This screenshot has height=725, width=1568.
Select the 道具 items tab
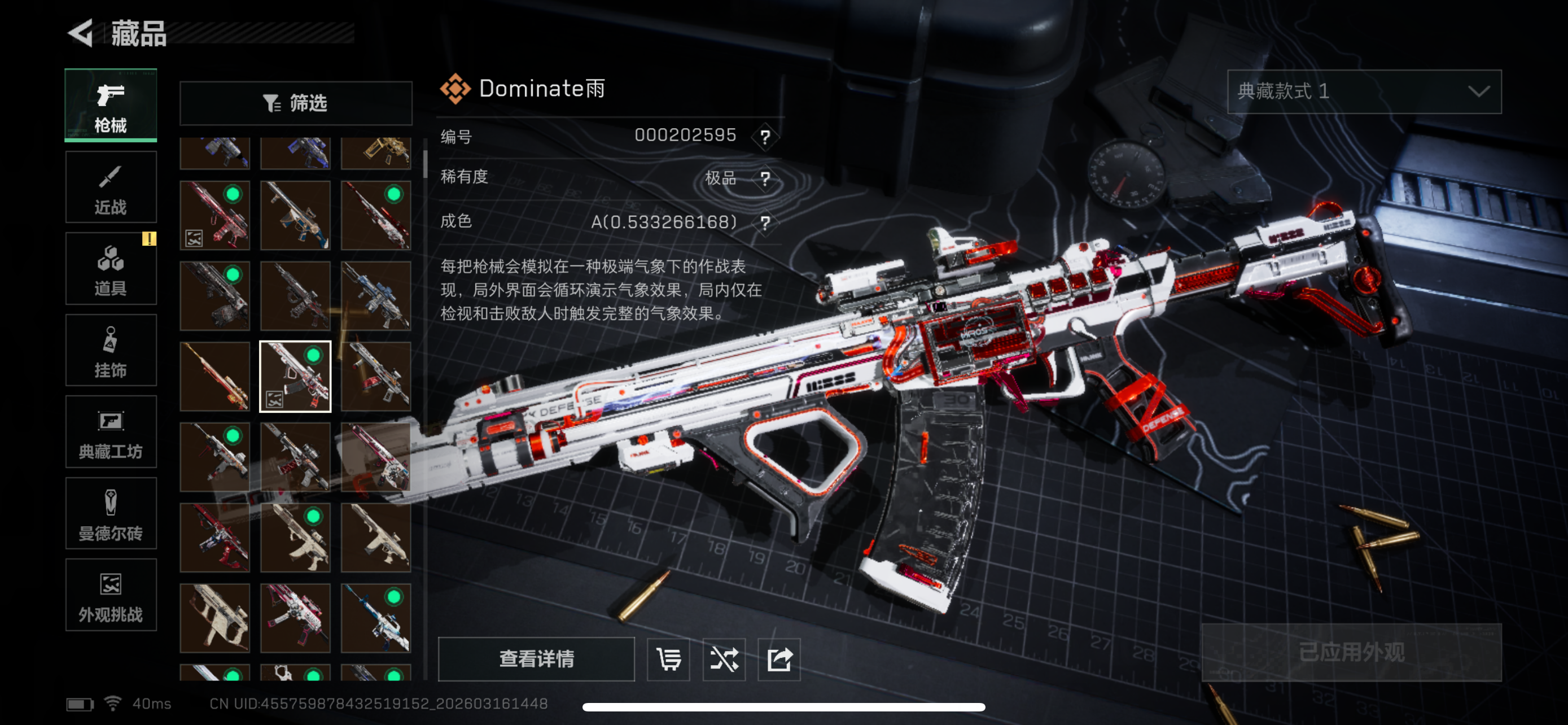[x=111, y=269]
